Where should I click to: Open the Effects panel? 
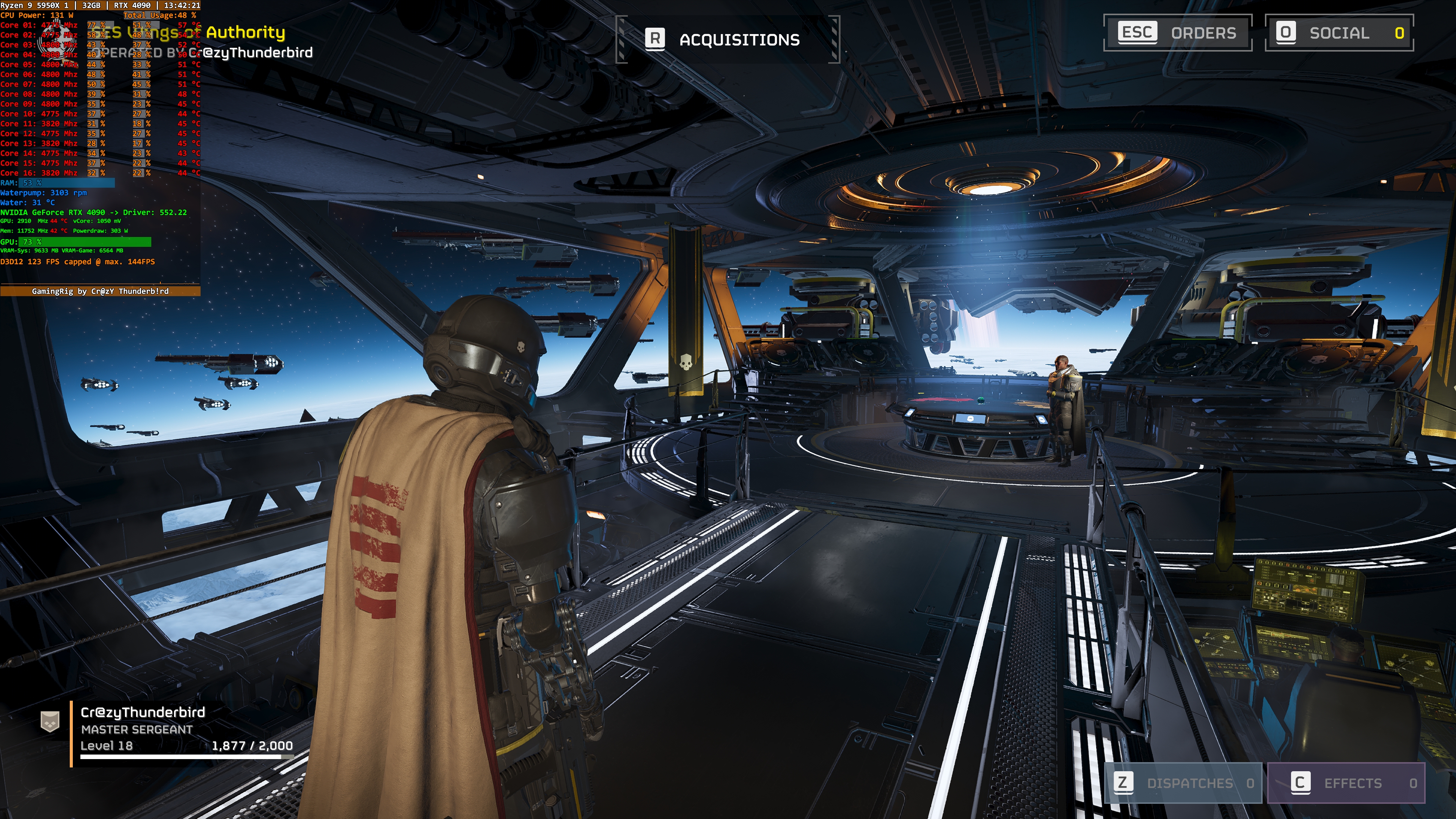click(x=1346, y=783)
